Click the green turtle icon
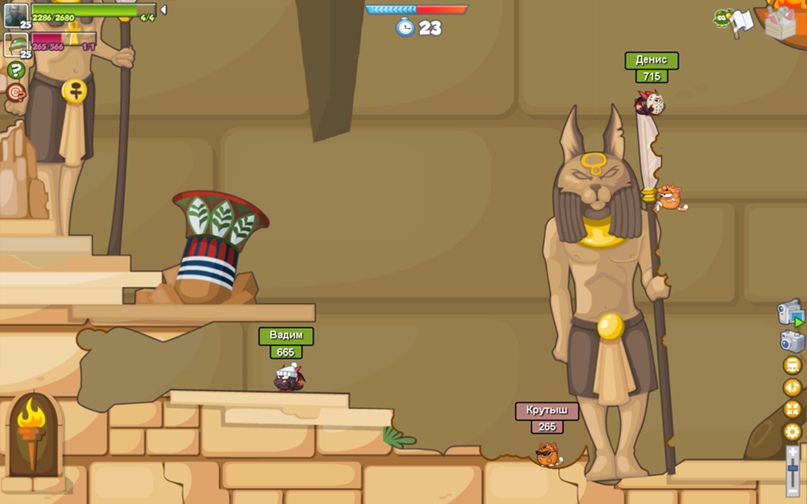The height and width of the screenshot is (504, 807). point(722,17)
